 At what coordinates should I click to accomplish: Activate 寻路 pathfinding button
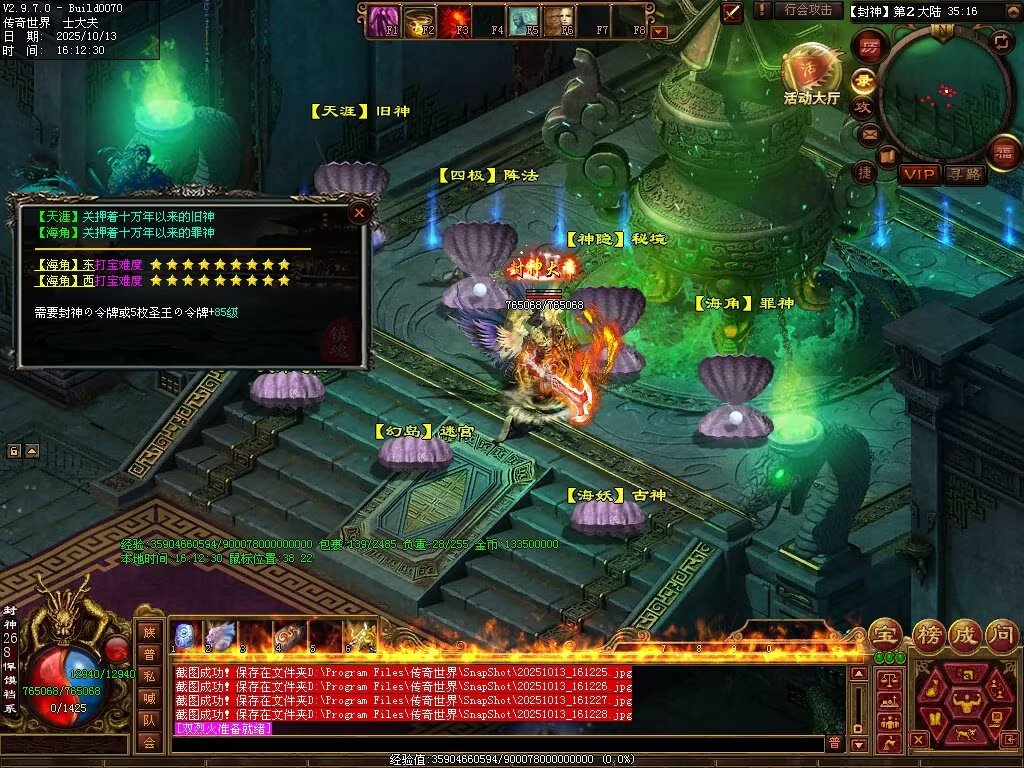pos(965,174)
